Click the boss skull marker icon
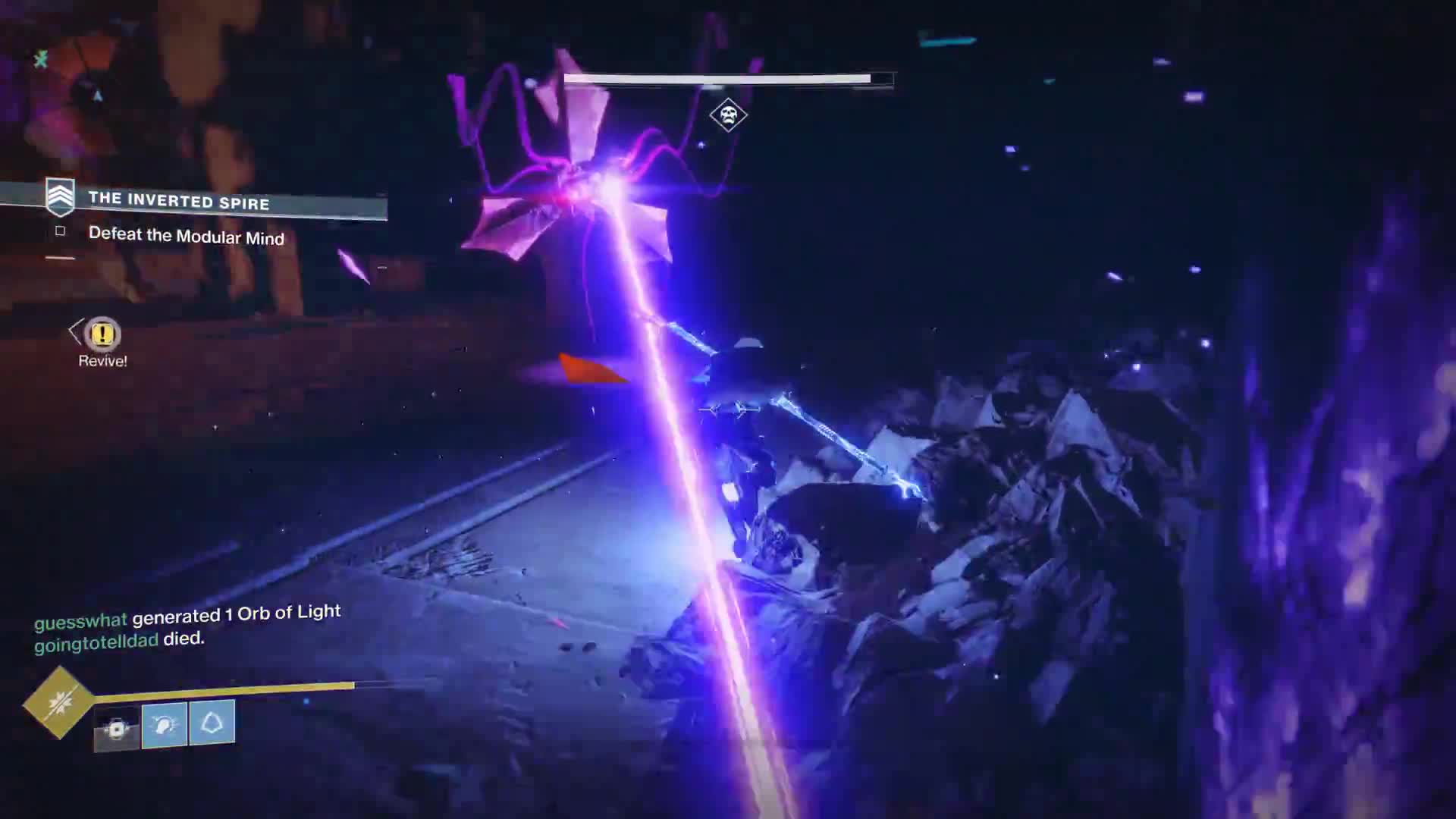The width and height of the screenshot is (1456, 819). pos(728,115)
